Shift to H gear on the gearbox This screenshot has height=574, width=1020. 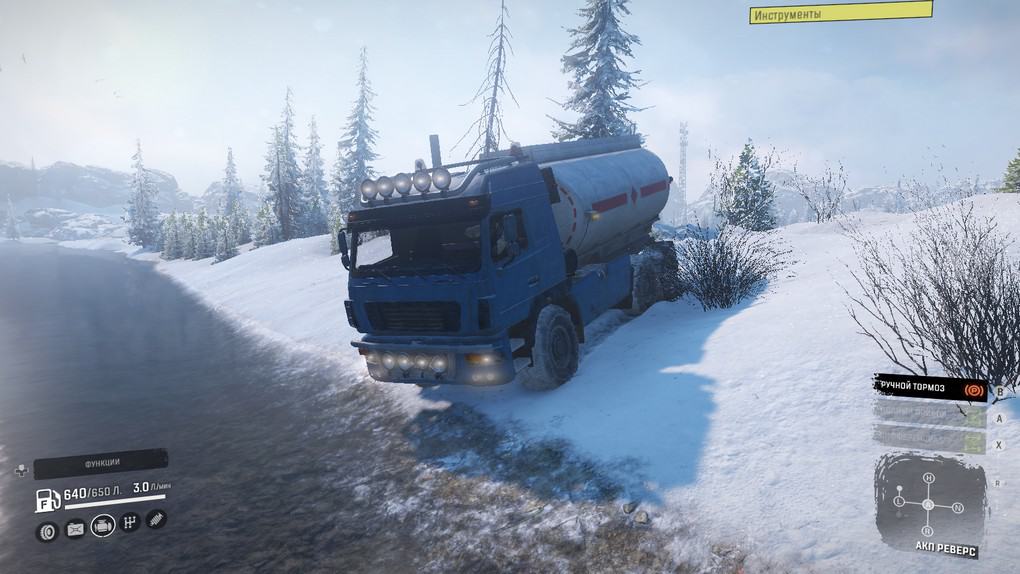pos(928,479)
